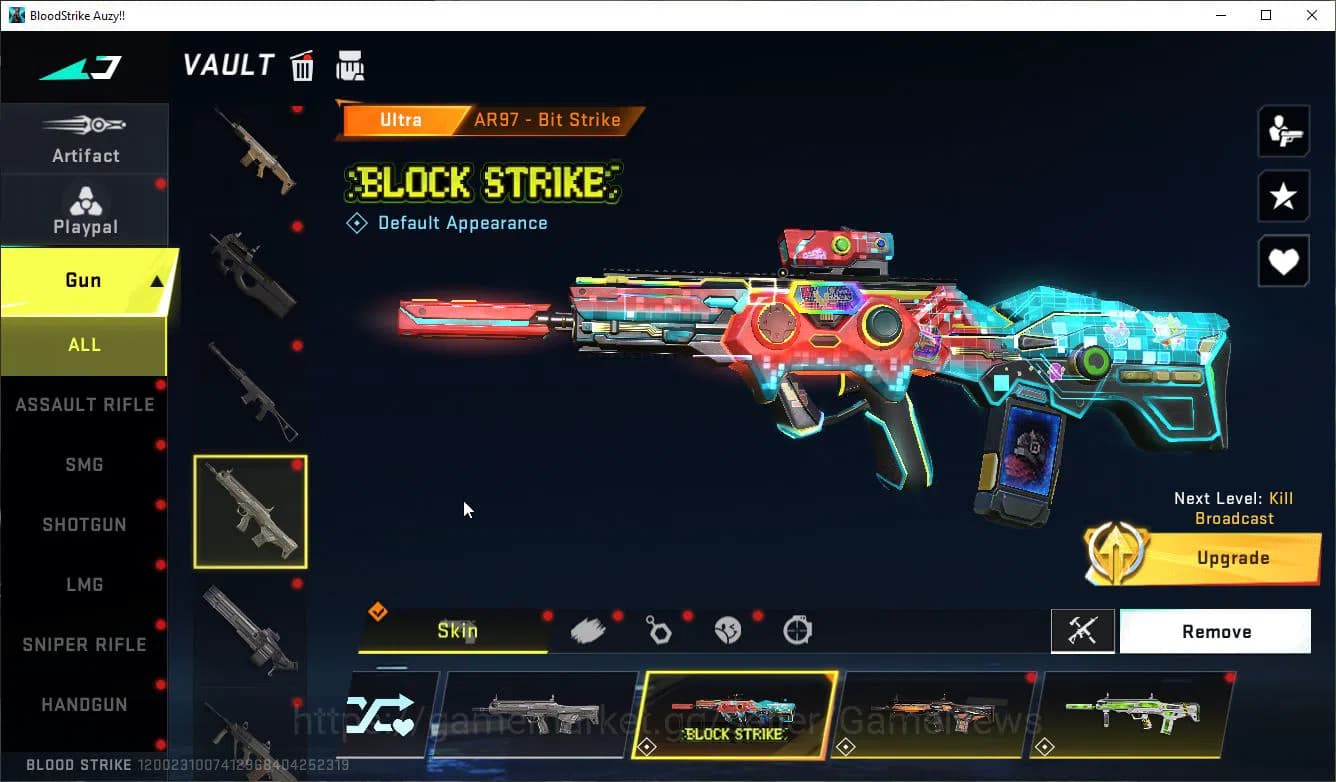Click the Upgrade button
Screen dimensions: 1336x782
1233,558
